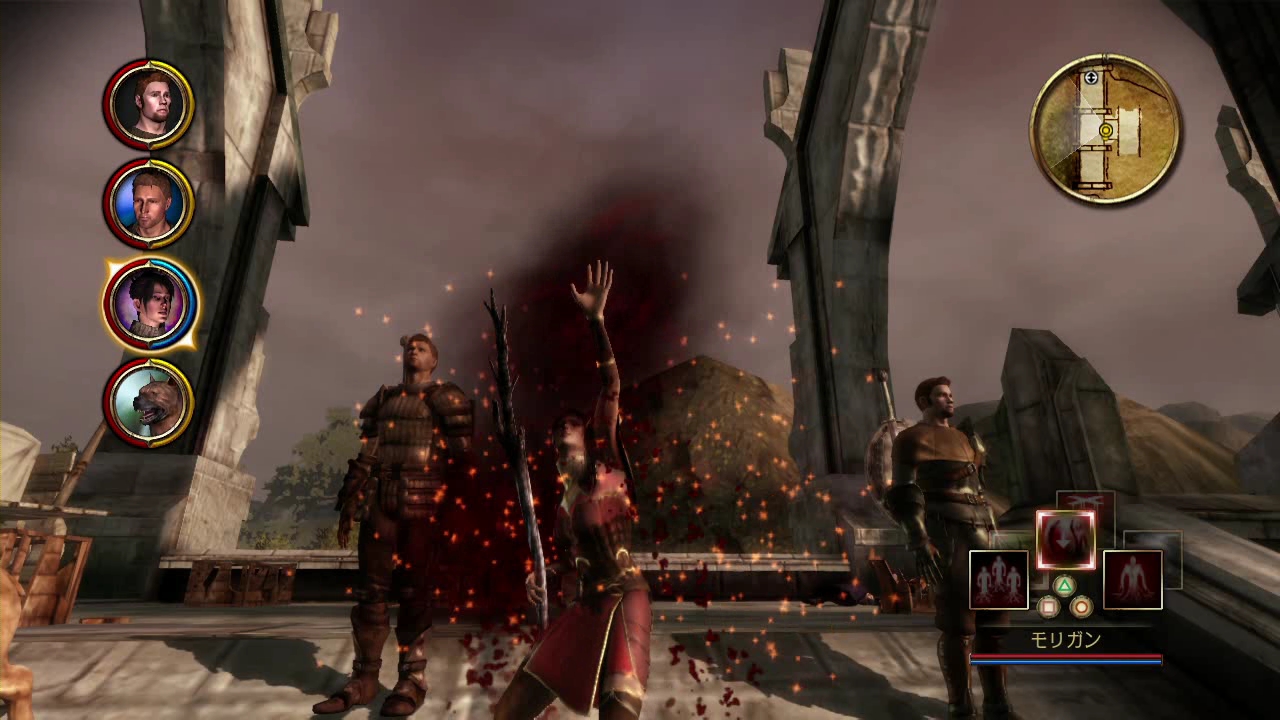Open the circular minimap
Screen dimensions: 1280x720
(x=1105, y=129)
